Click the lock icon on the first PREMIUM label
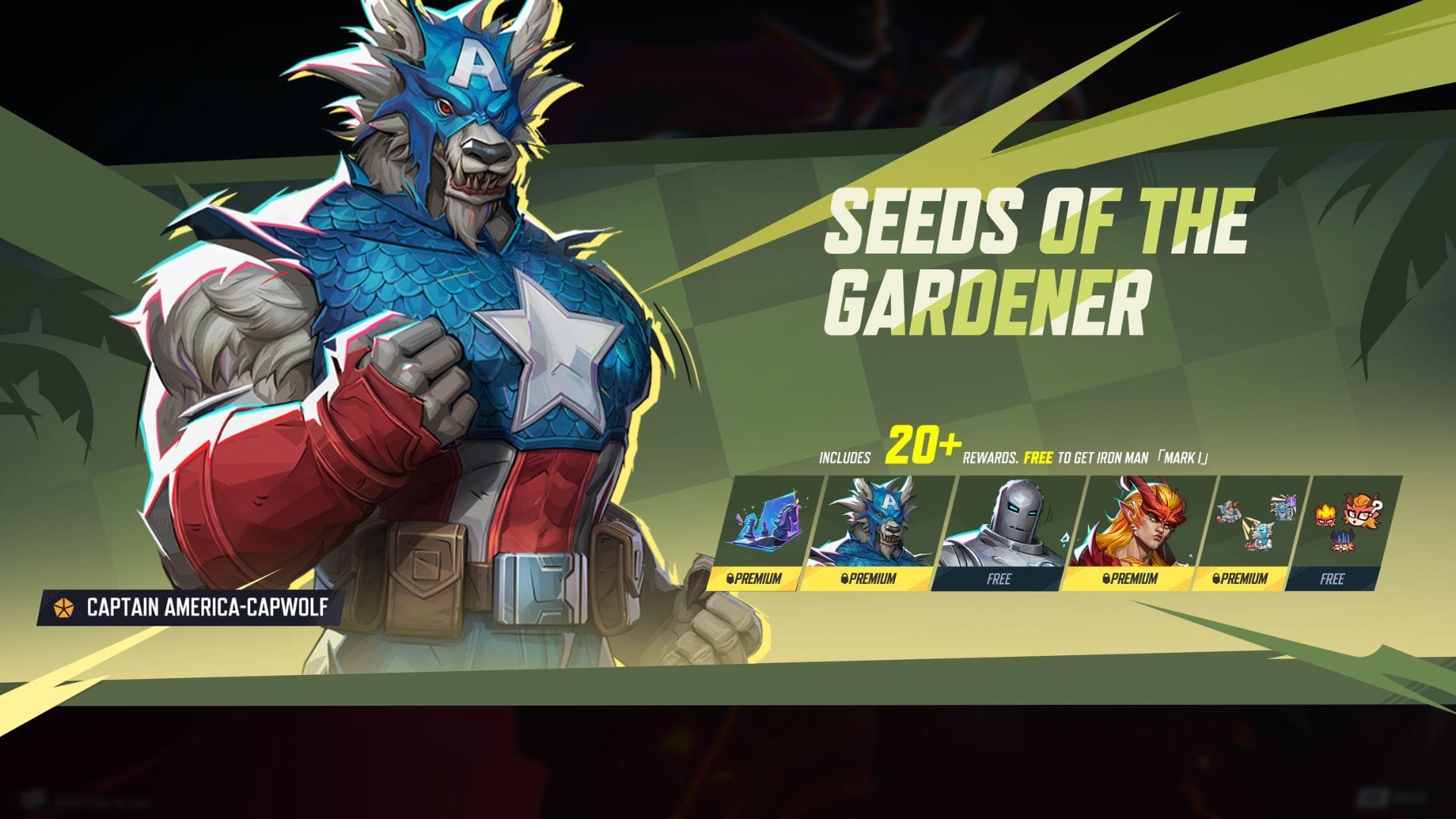This screenshot has height=819, width=1456. [730, 579]
